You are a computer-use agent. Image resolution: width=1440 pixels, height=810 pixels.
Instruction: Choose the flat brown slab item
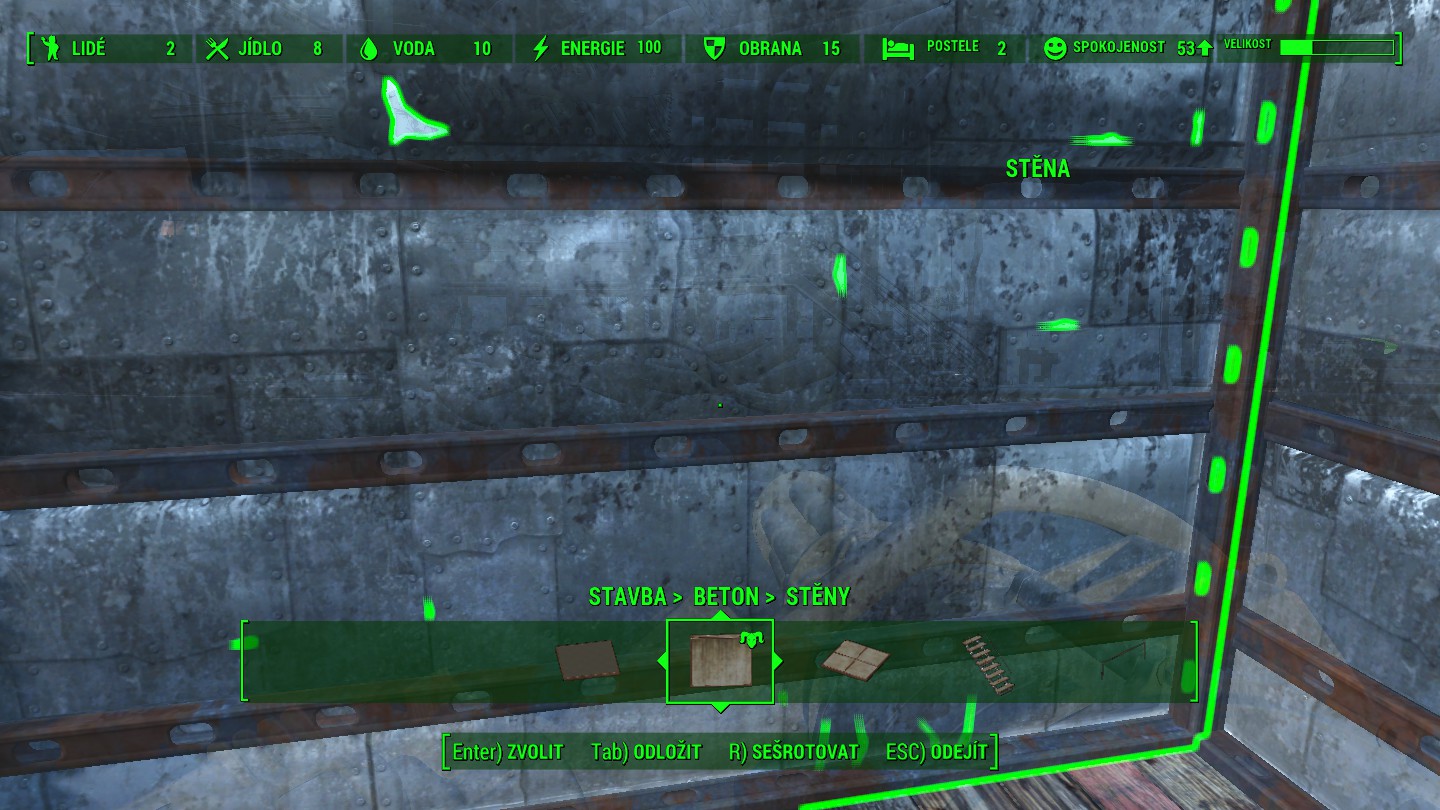pos(587,661)
